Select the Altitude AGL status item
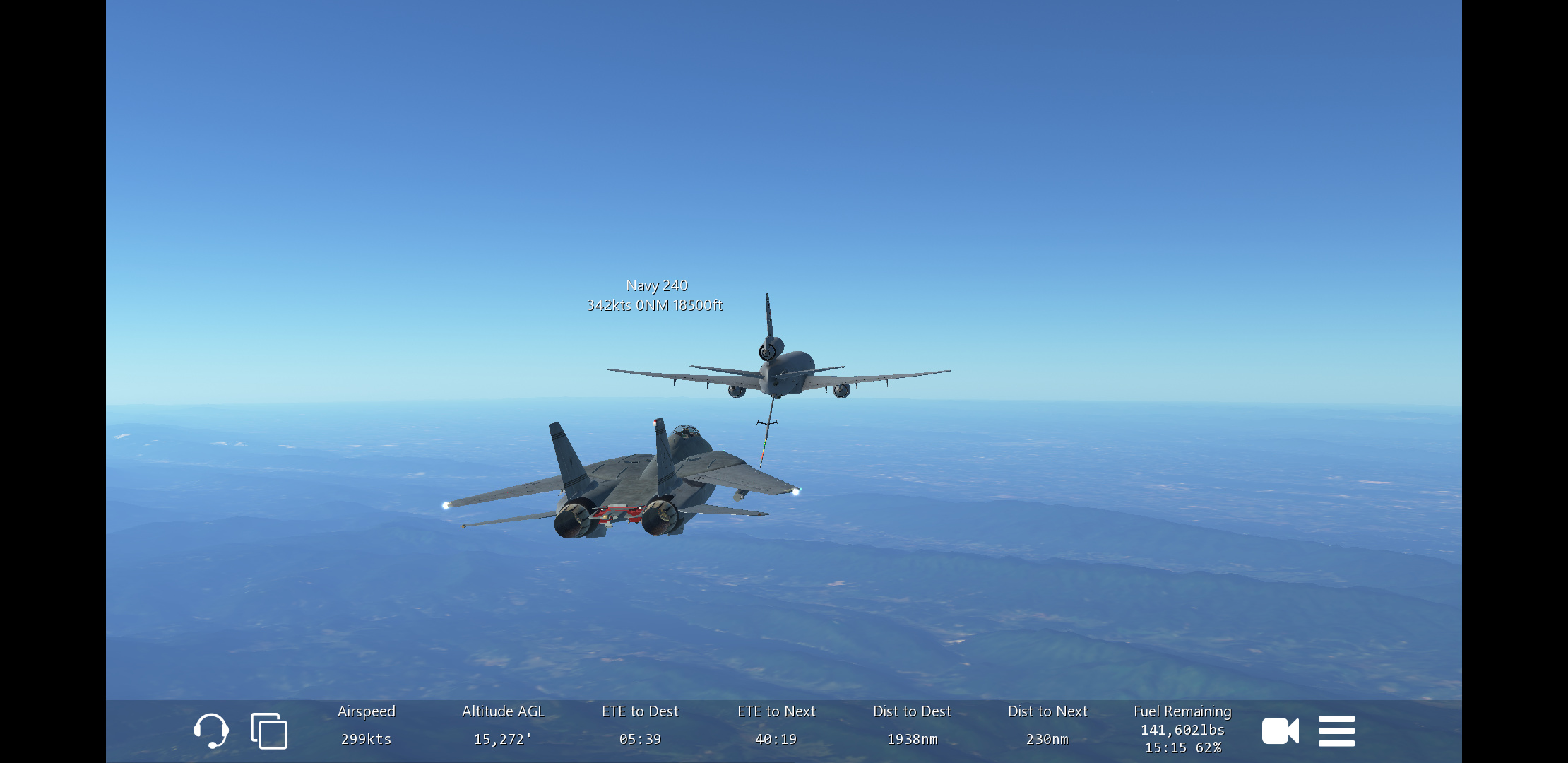The width and height of the screenshot is (1568, 763). tap(503, 726)
